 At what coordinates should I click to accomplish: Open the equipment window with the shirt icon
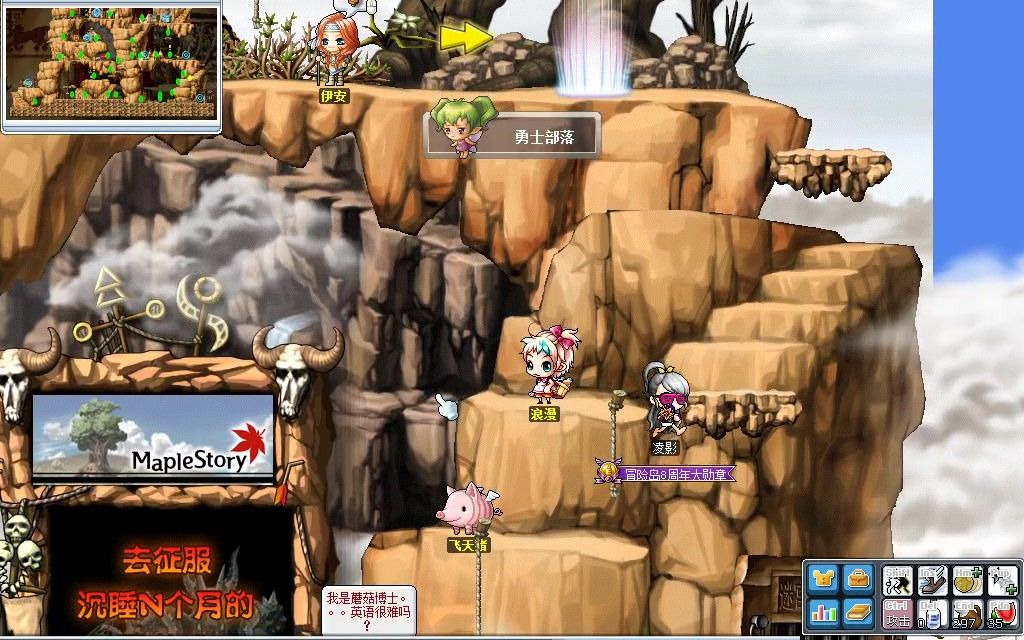[824, 579]
